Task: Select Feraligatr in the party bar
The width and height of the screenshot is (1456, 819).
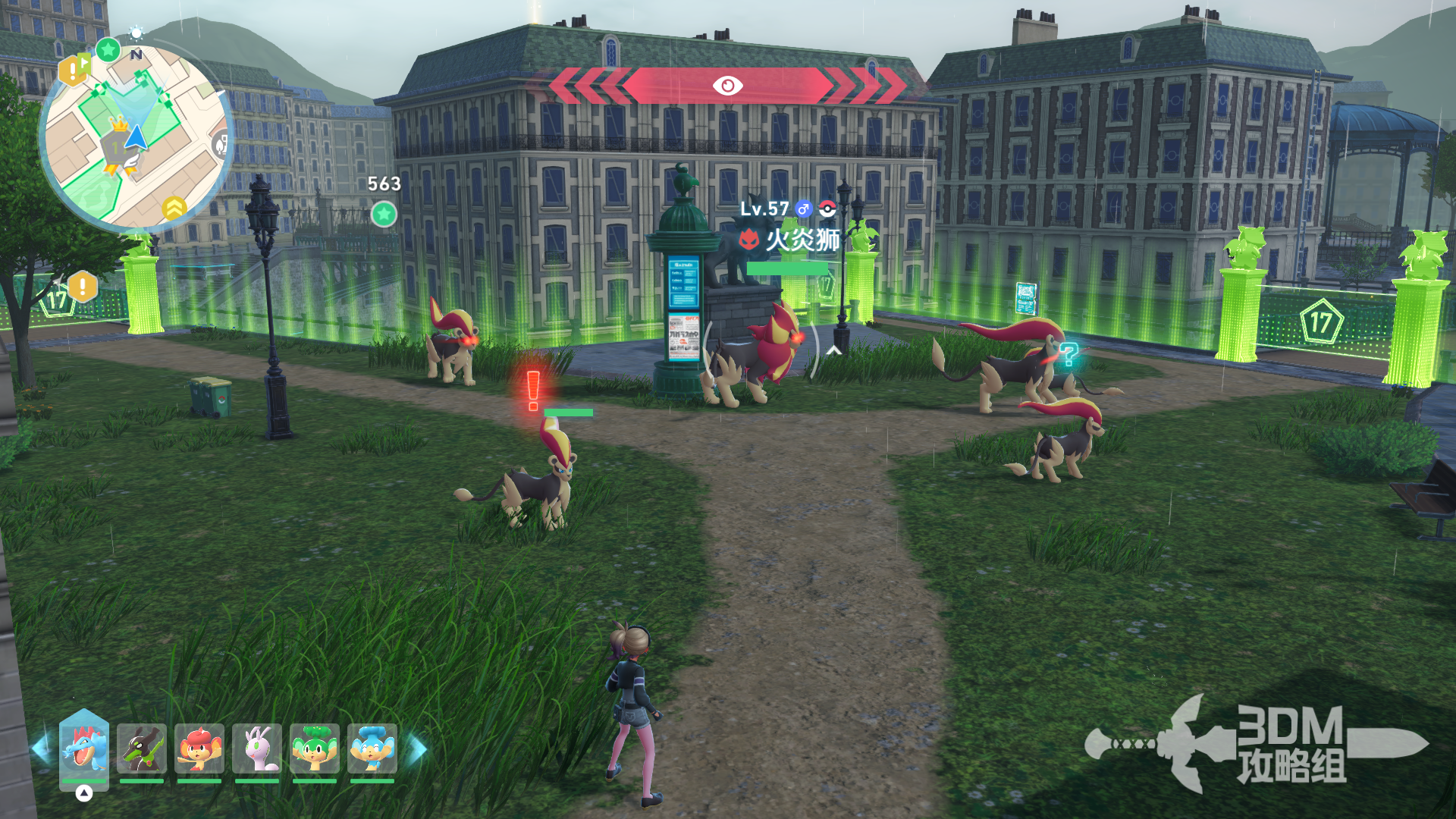Action: [84, 748]
